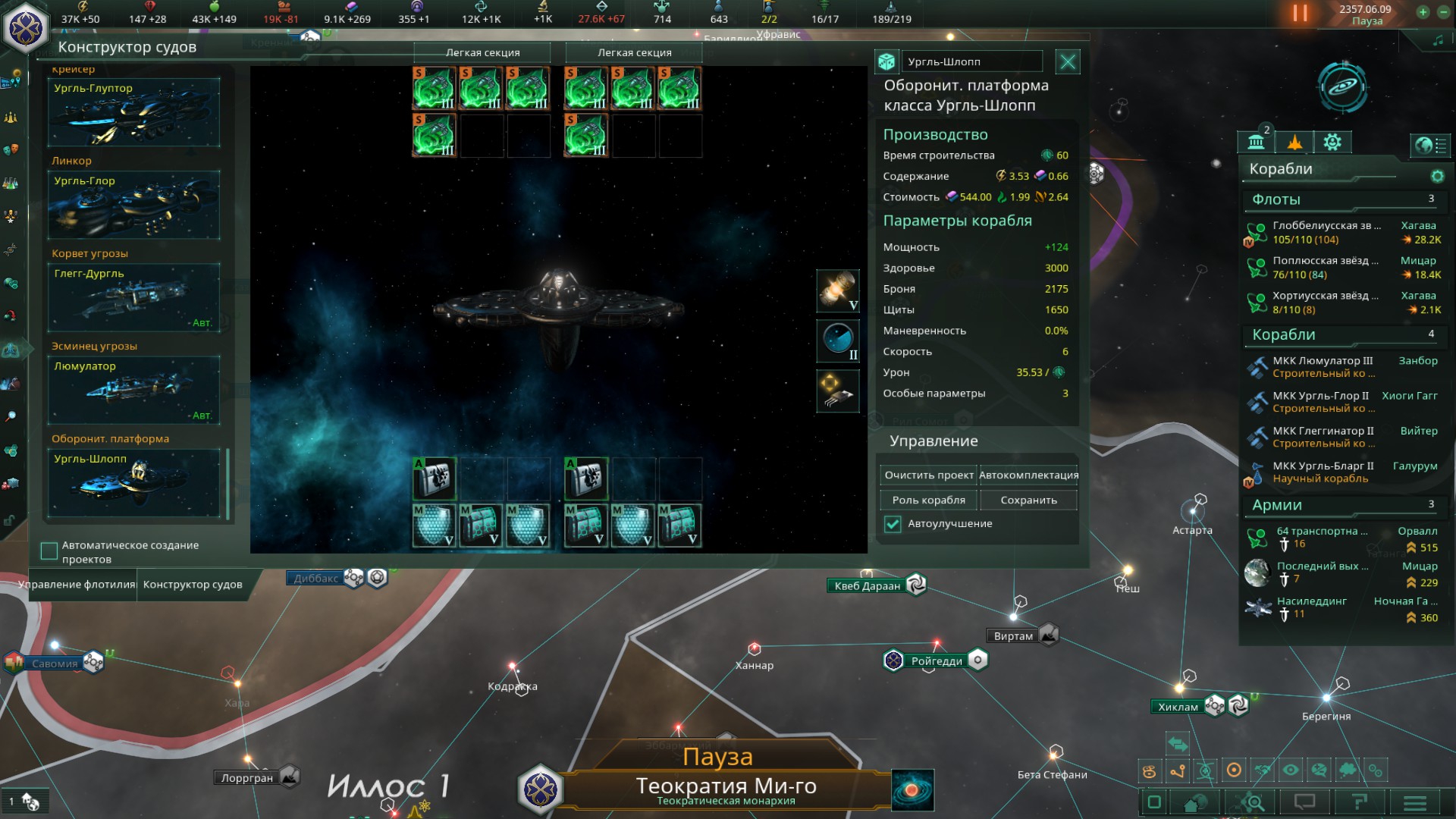Enable Автоматическое создание проектов checkbox
The width and height of the screenshot is (1456, 819).
(49, 551)
